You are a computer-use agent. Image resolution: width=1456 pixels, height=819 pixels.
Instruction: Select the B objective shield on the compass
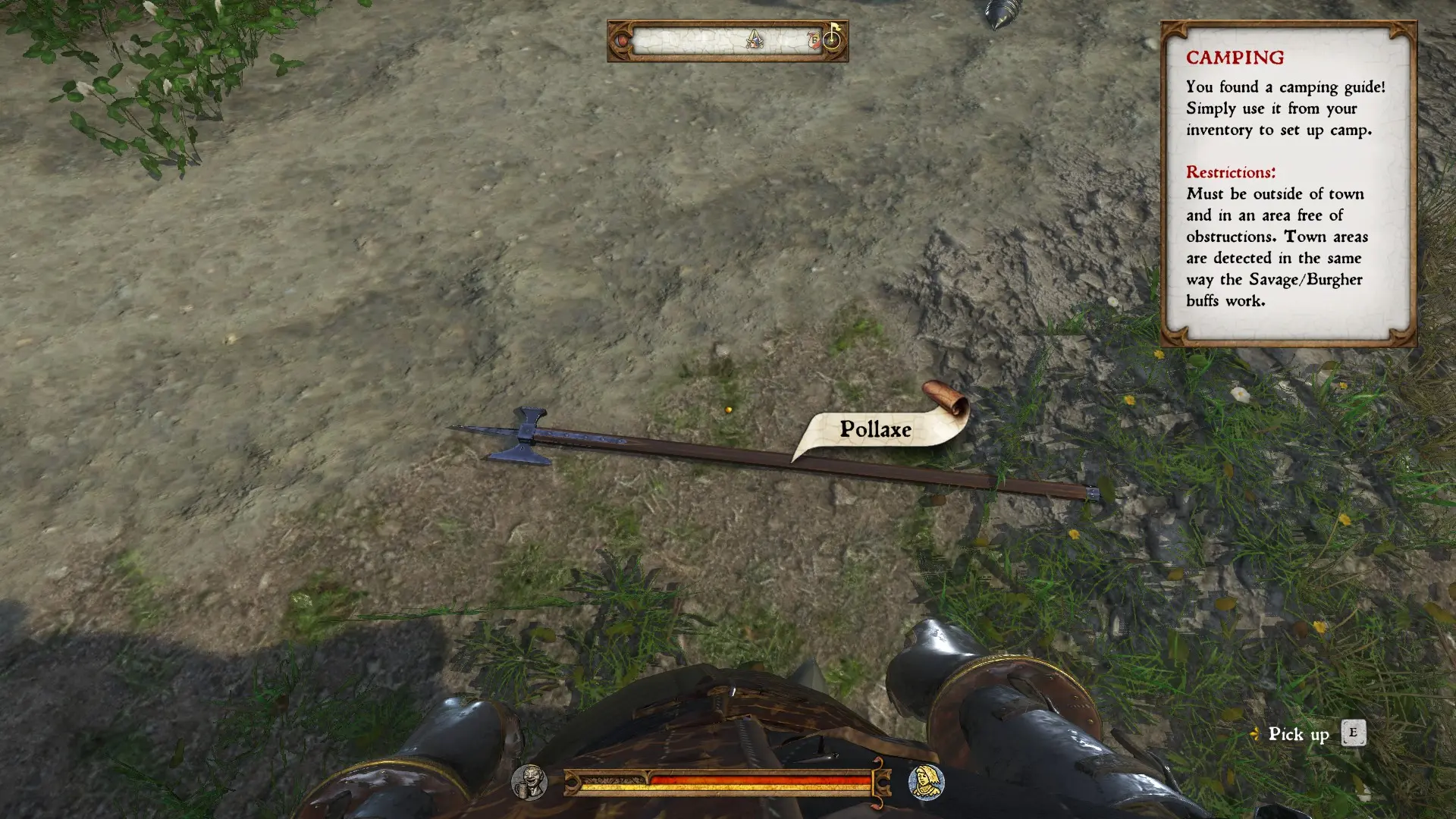coord(814,41)
